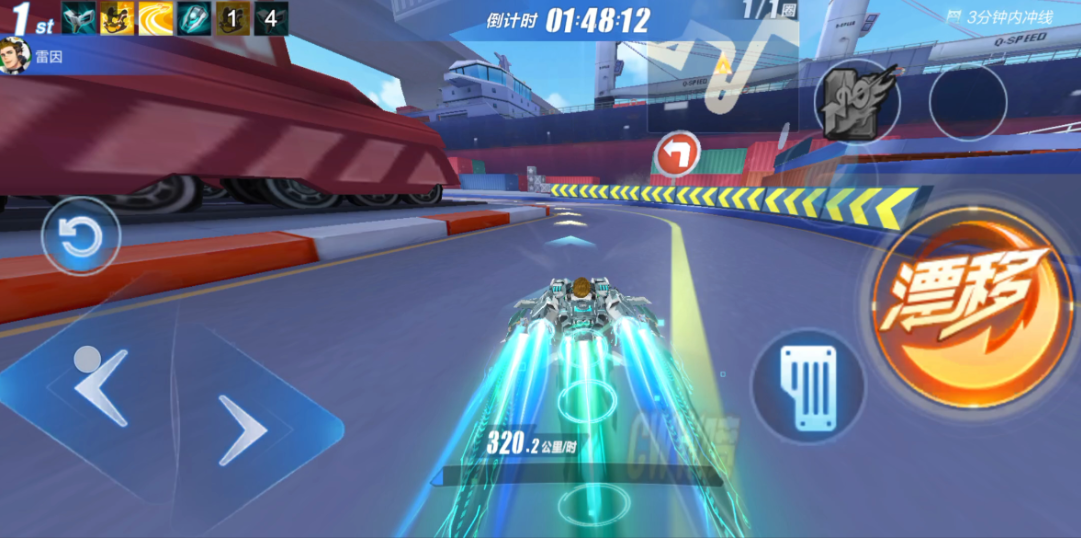Select the yellow swirl skill icon
This screenshot has width=1081, height=538.
(155, 18)
